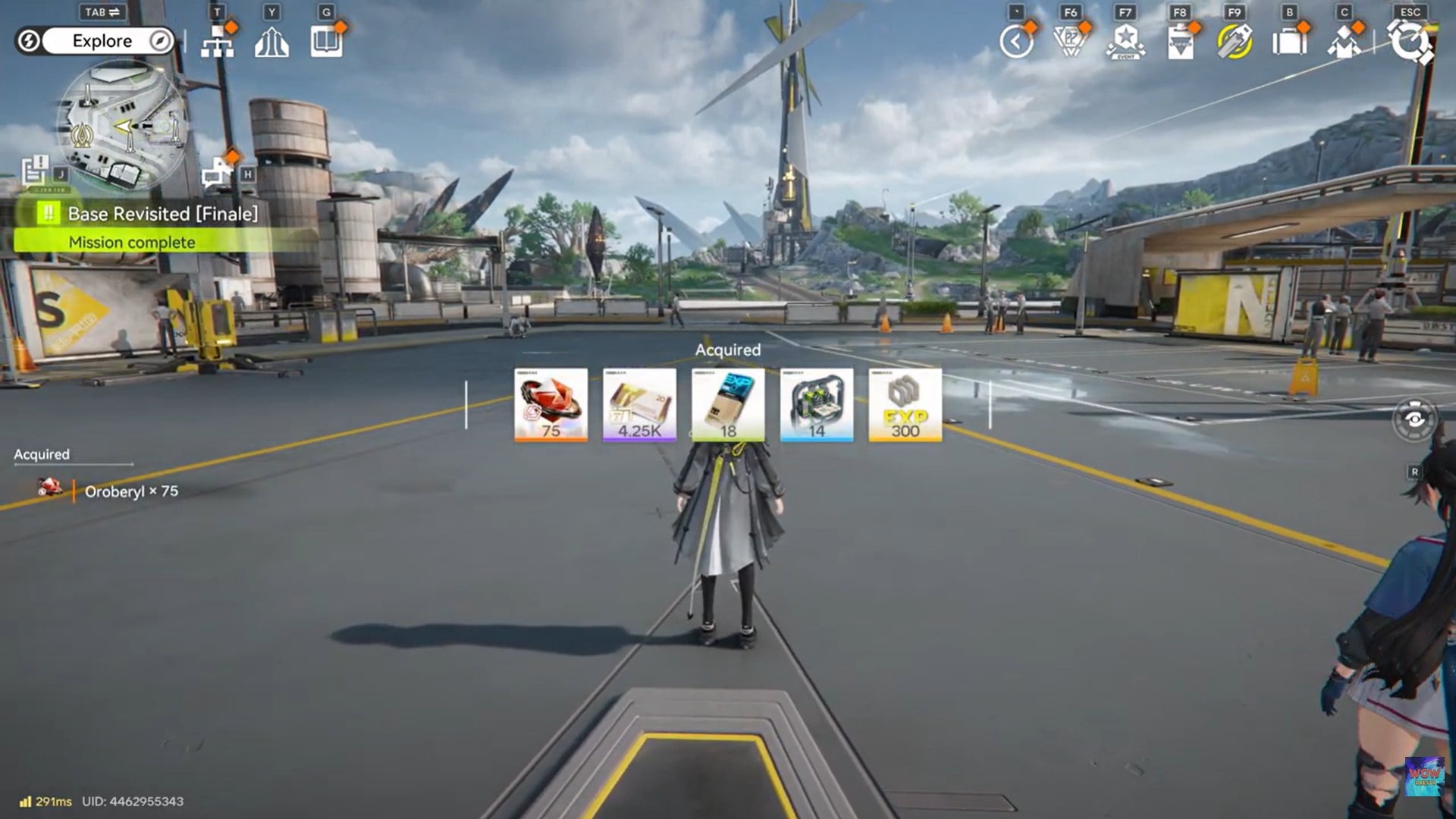Open the Convene wish icon beside ESC
This screenshot has width=1456, height=819.
click(1409, 42)
